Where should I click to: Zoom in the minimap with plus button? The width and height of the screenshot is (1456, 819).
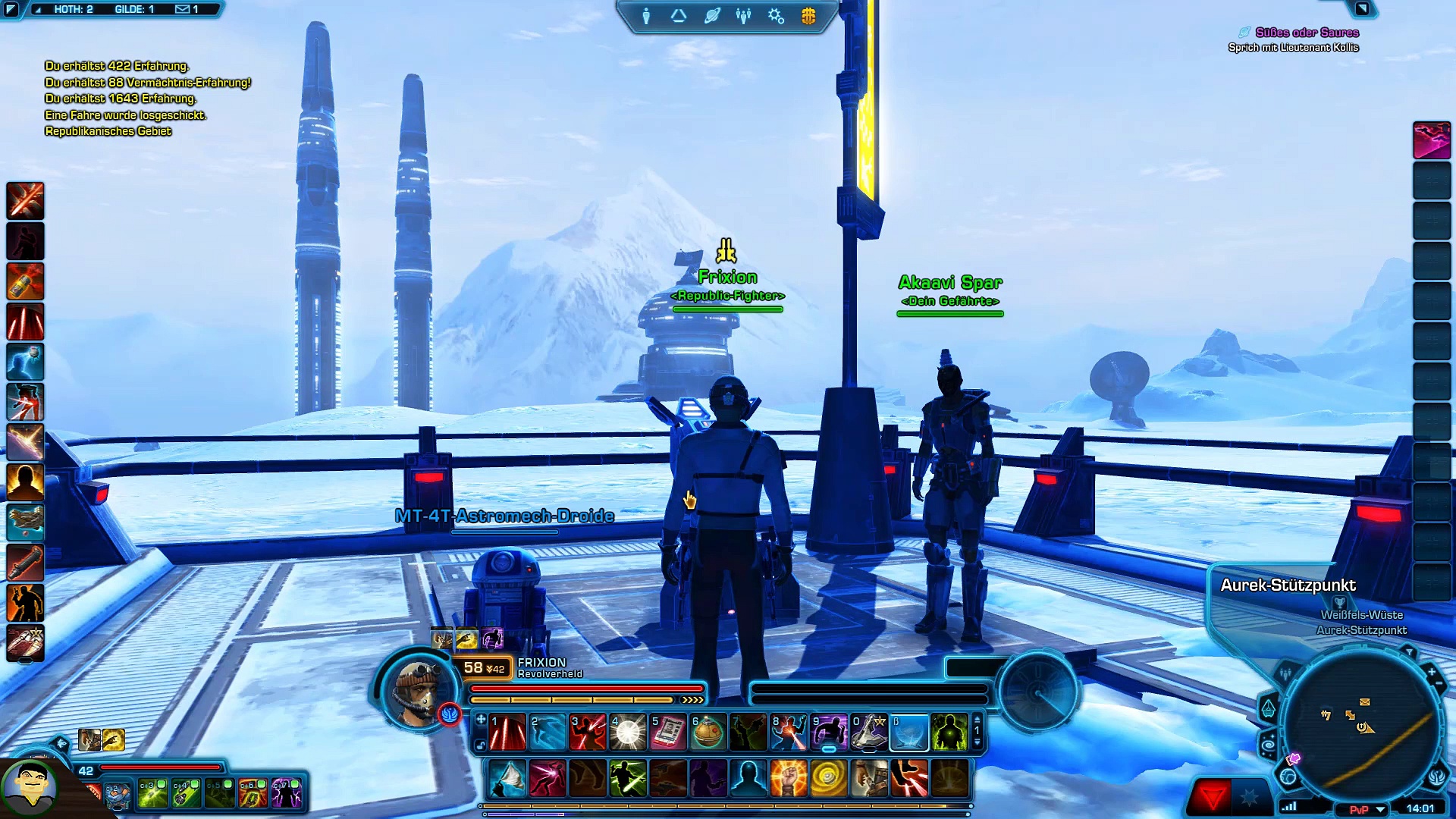(1431, 672)
